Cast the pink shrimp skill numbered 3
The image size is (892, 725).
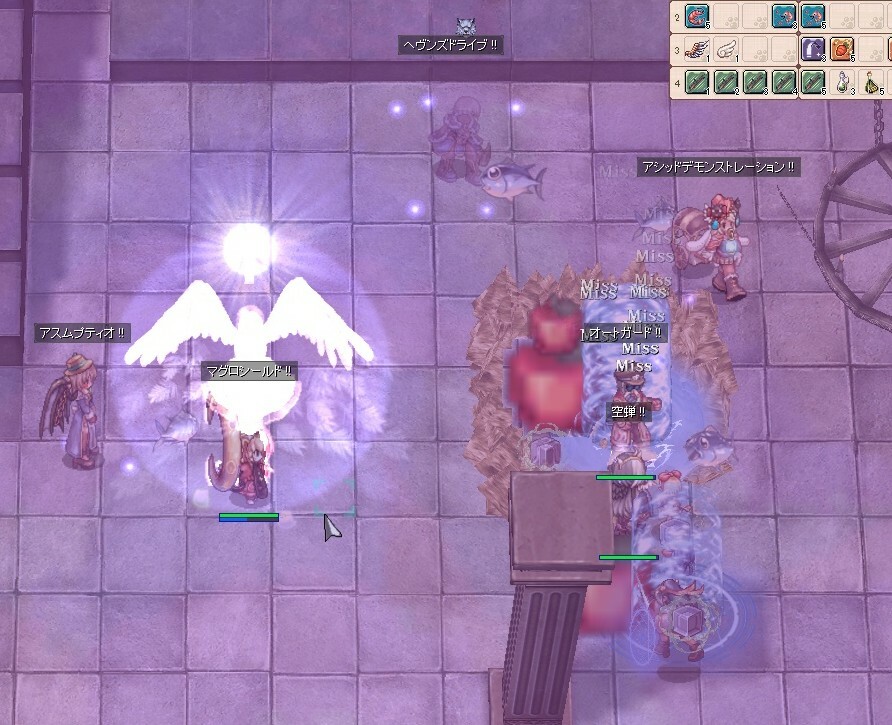click(x=784, y=17)
